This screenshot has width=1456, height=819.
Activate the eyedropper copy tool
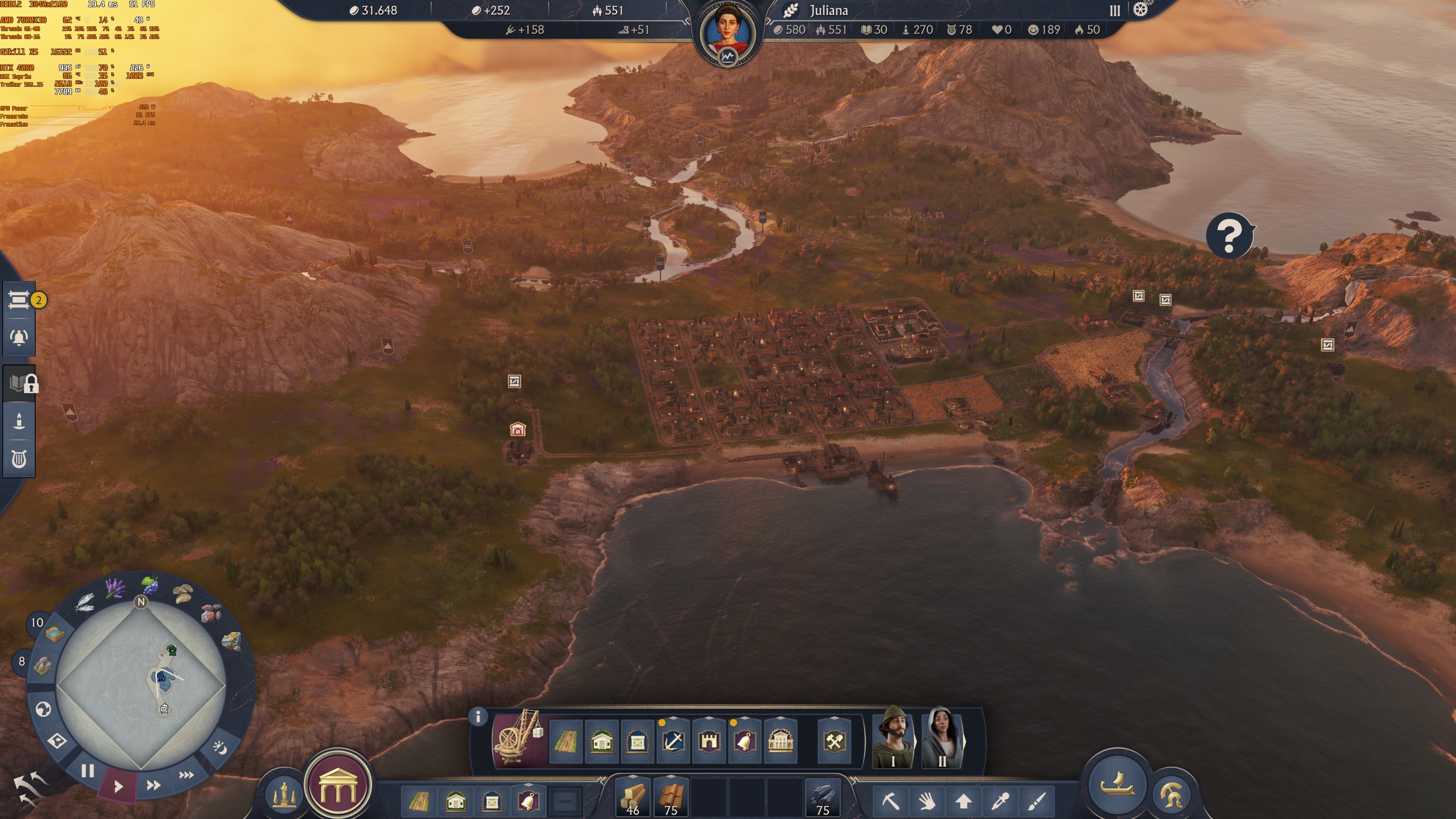1000,801
